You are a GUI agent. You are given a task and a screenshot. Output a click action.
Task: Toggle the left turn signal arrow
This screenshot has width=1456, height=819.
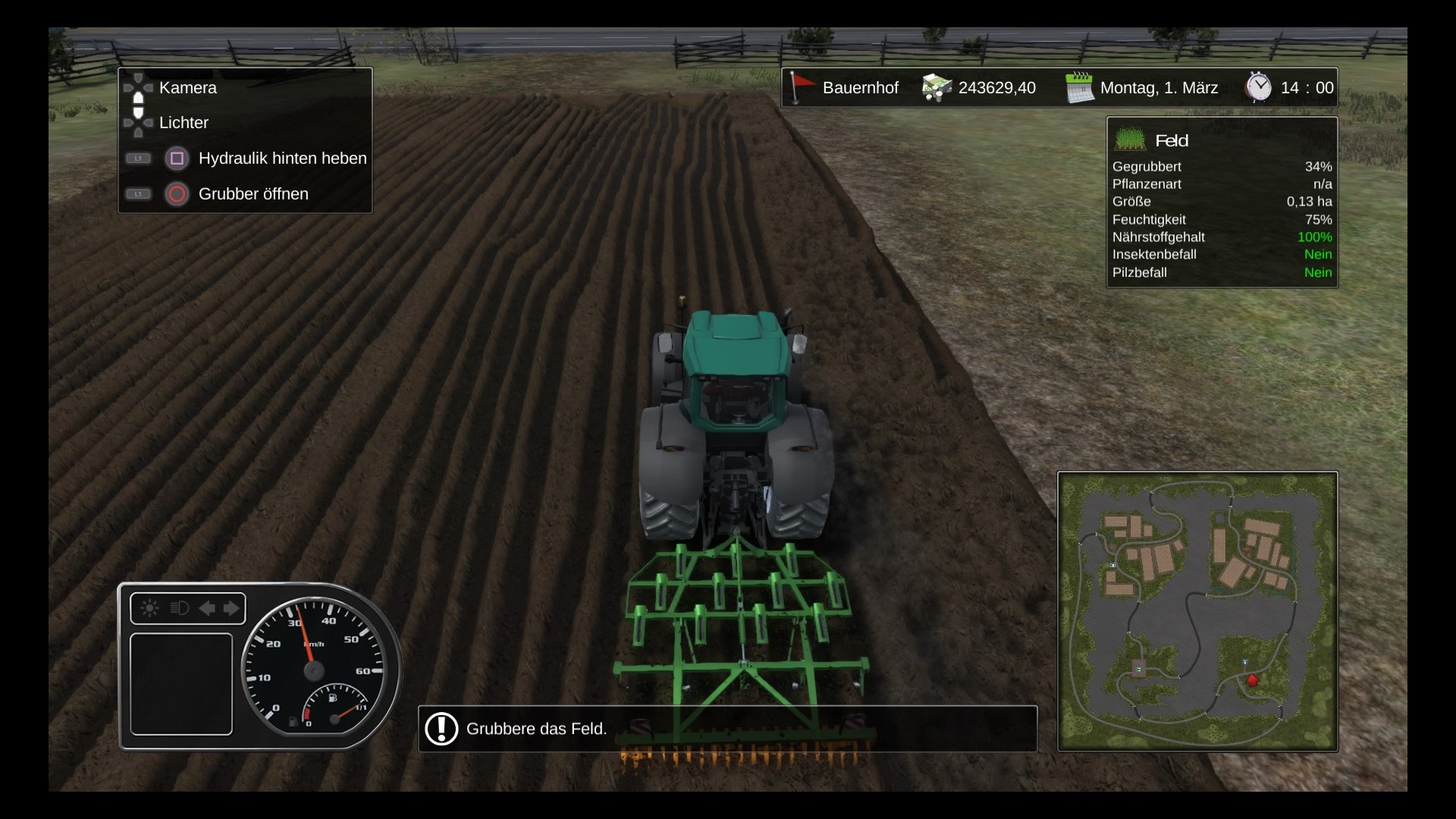206,608
